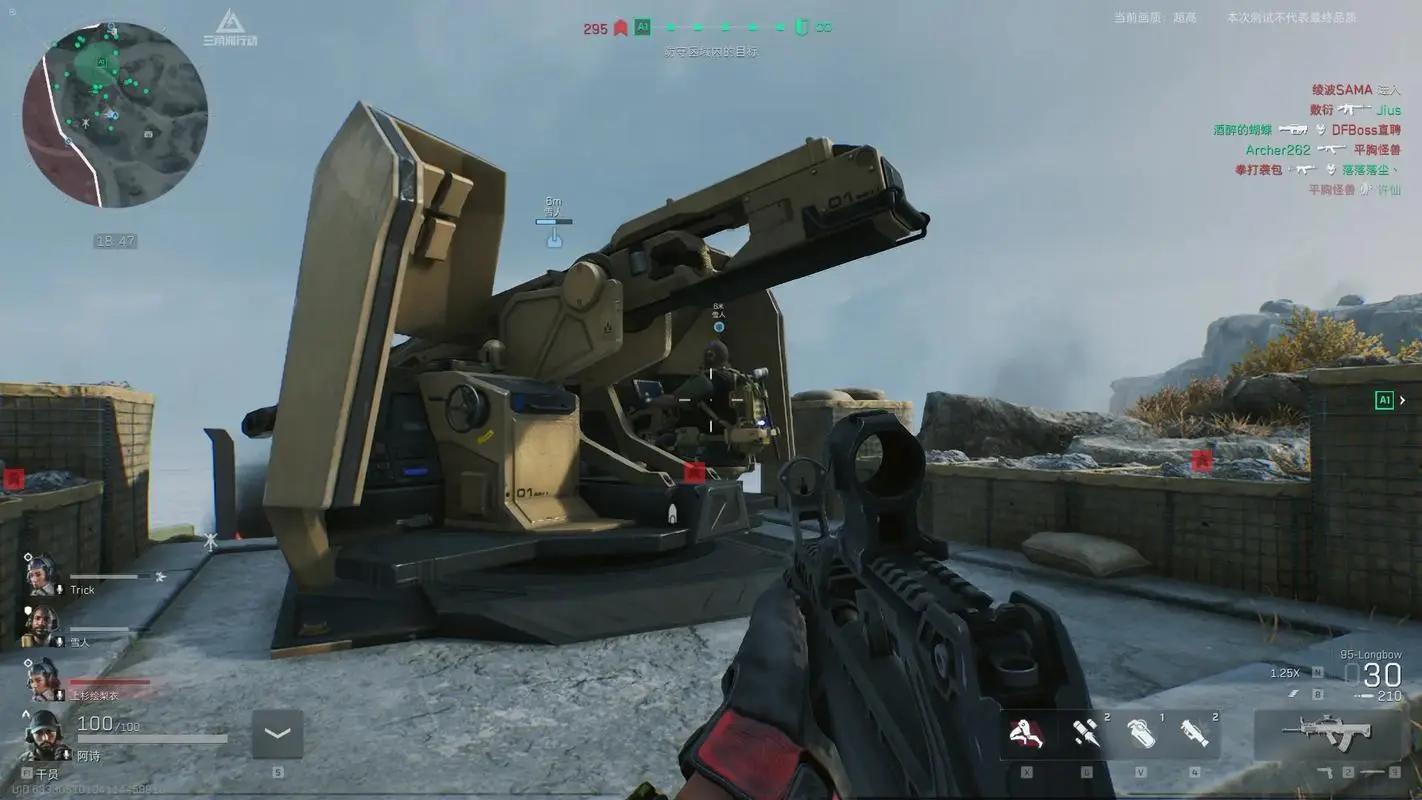The height and width of the screenshot is (800, 1422).
Task: Click the 1.25X scope zoom indicator
Action: (1284, 673)
